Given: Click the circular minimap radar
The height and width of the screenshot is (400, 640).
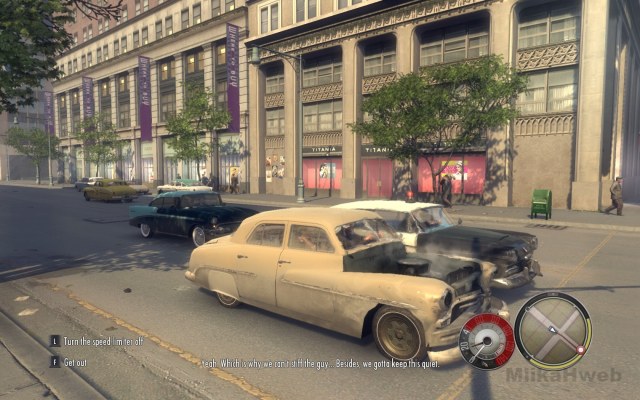Looking at the screenshot, I should tap(552, 331).
